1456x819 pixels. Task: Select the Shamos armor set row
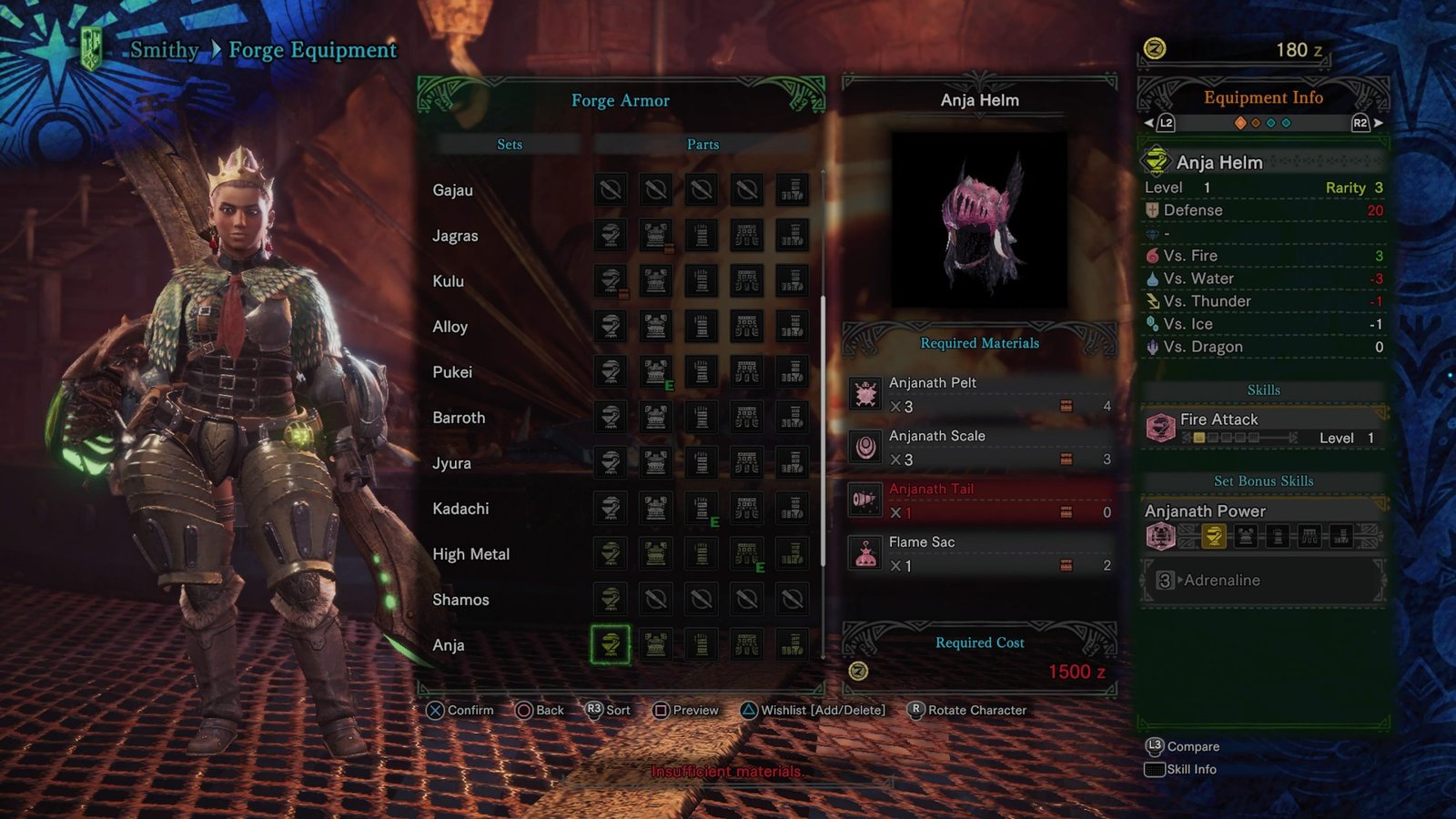click(460, 600)
